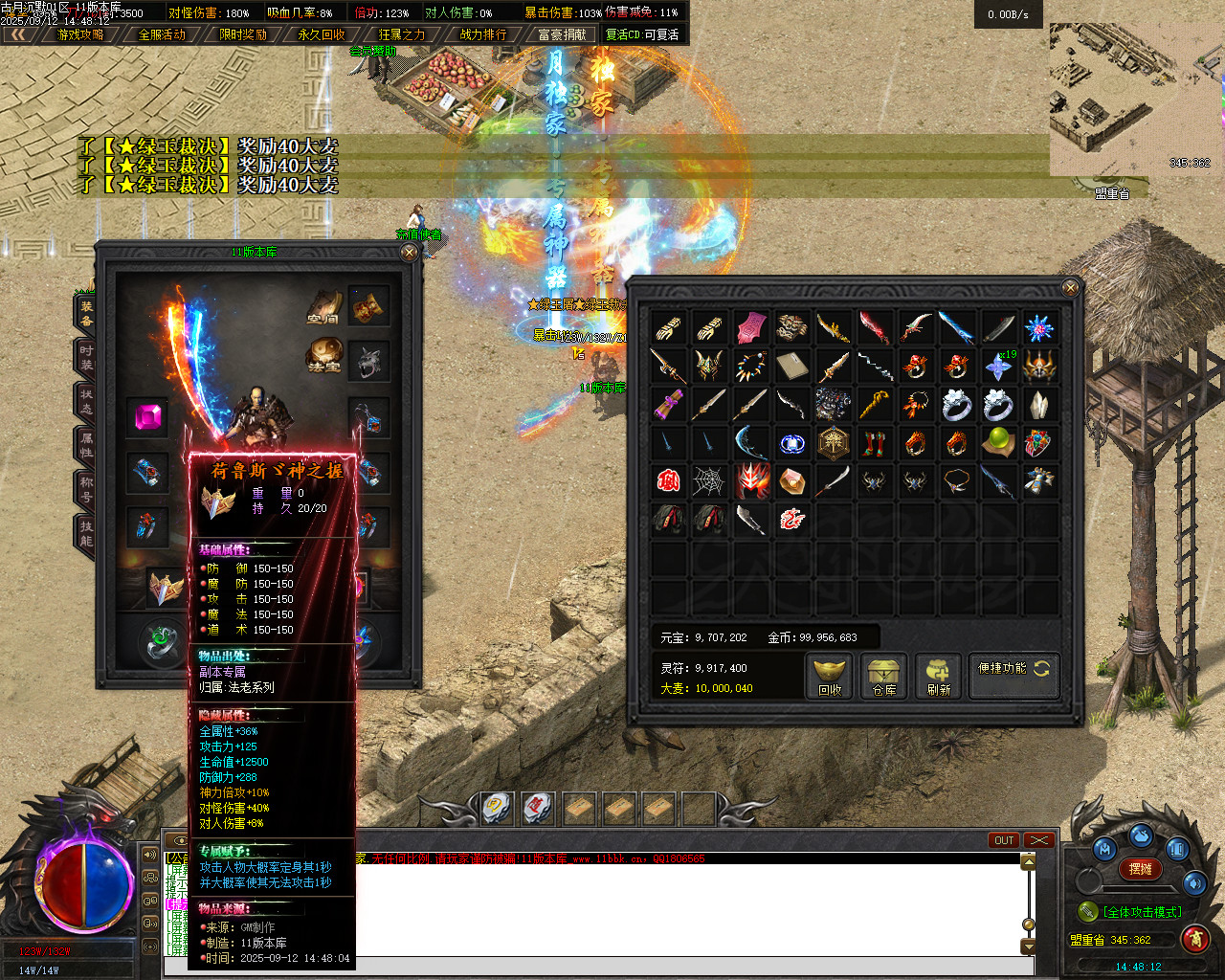Screen dimensions: 1225x980
Task: Switch to the 技能 skills tab
Action: tap(86, 533)
